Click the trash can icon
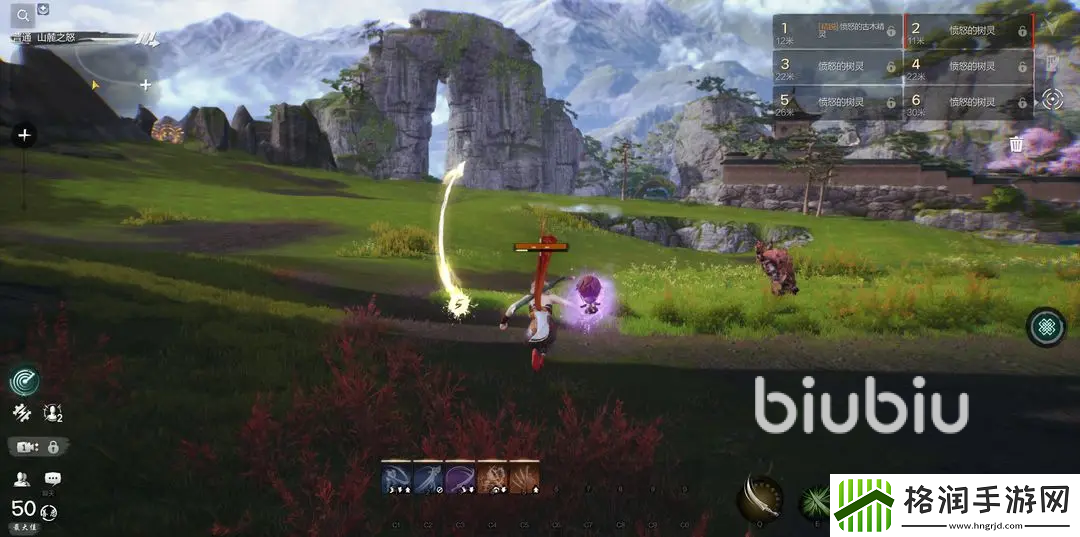 point(1016,144)
